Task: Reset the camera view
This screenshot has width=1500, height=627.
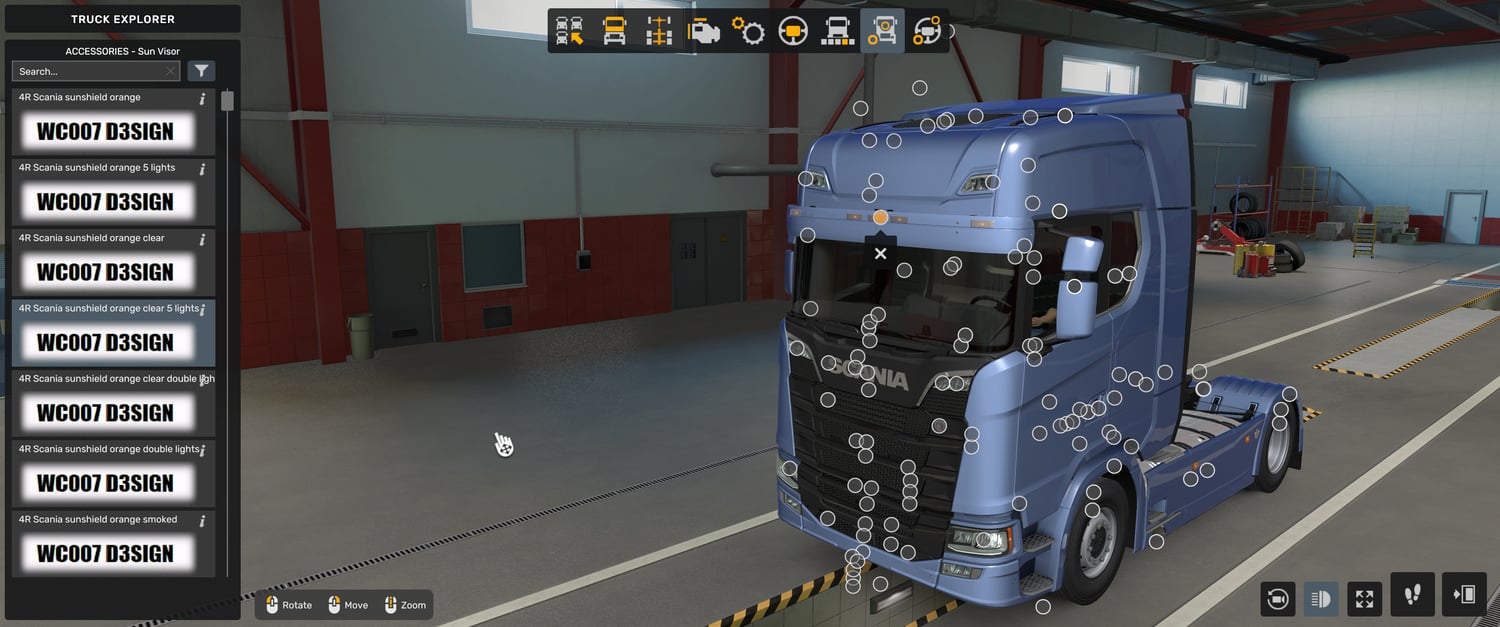Action: (1277, 599)
